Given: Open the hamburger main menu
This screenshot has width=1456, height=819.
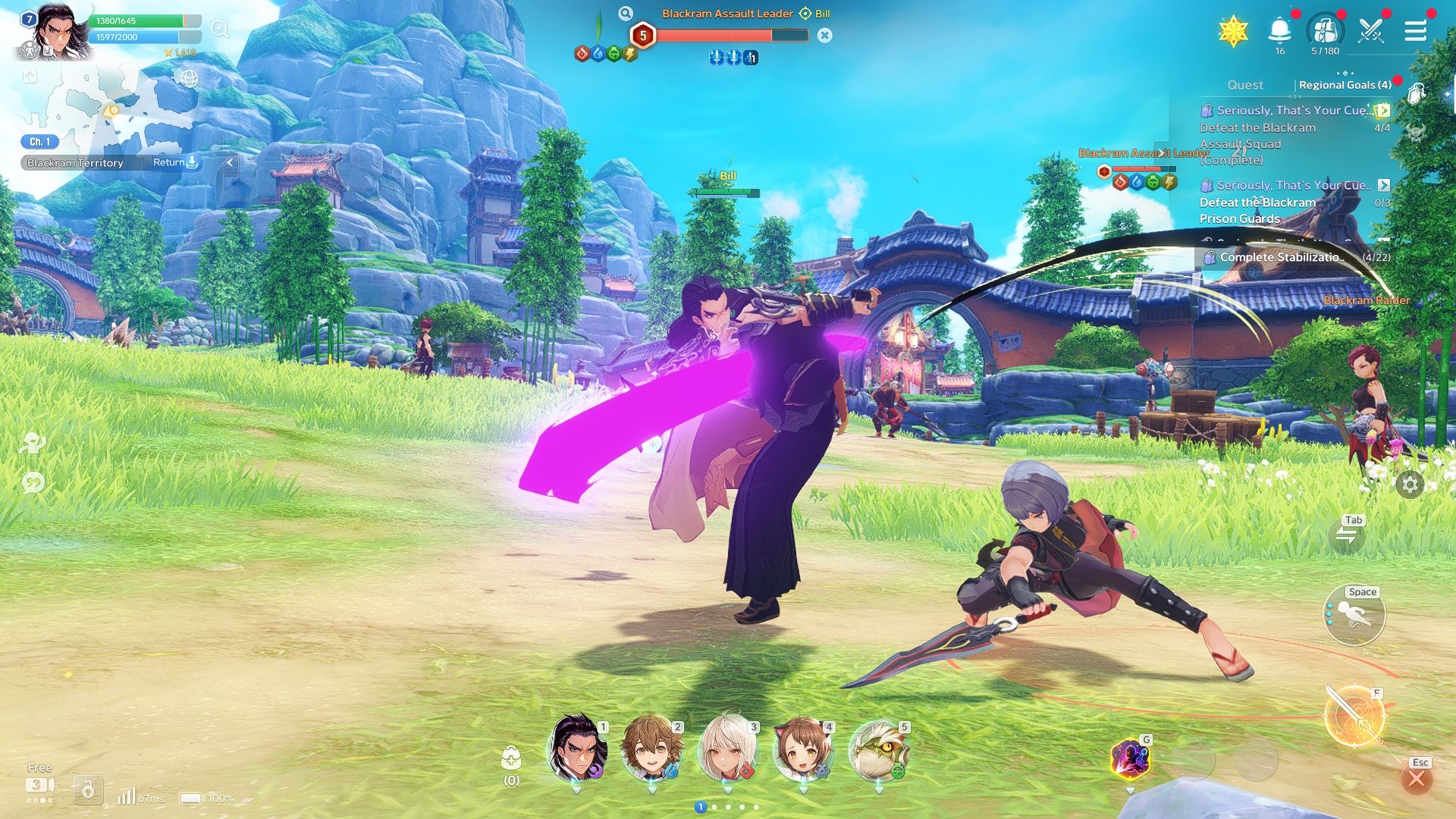Looking at the screenshot, I should click(1415, 31).
